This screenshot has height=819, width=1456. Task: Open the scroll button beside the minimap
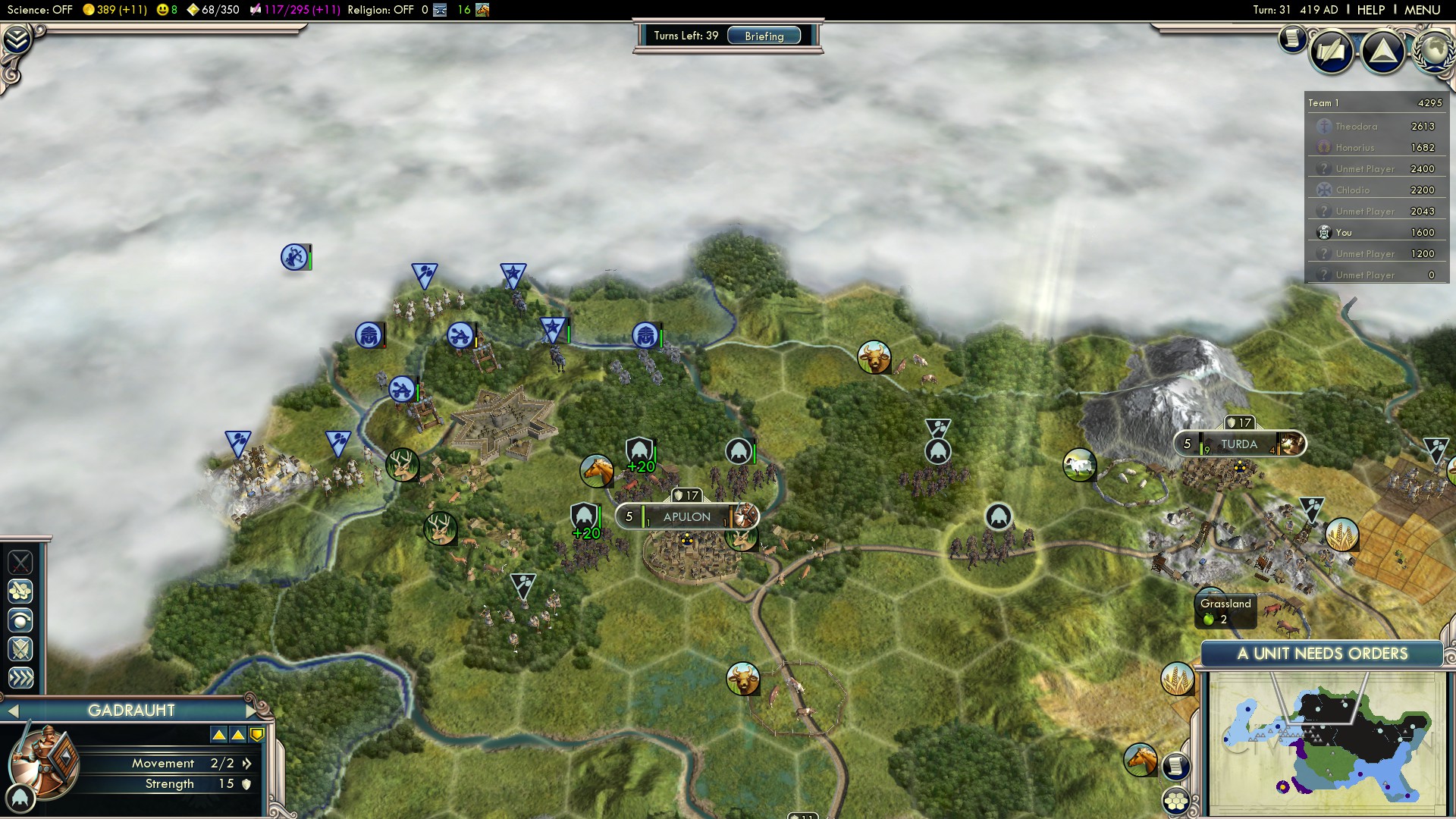1175,767
